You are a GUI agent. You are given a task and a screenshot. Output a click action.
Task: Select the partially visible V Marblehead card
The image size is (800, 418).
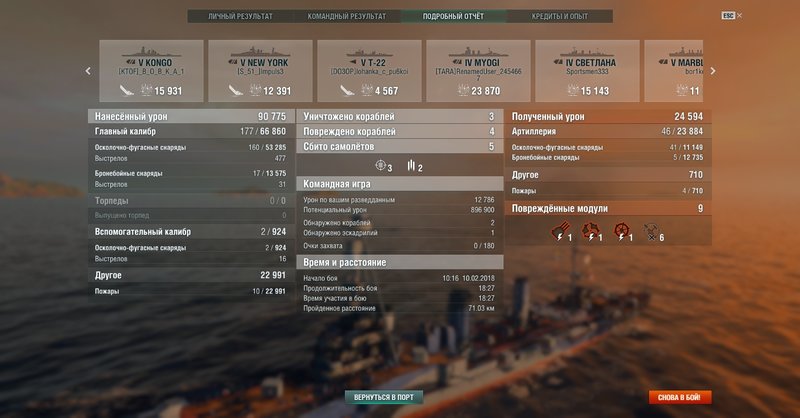[x=674, y=70]
